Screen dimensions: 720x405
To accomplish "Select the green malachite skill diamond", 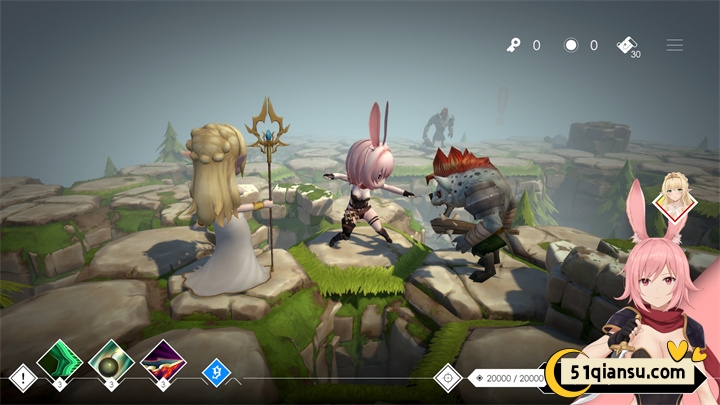I will click(x=59, y=361).
